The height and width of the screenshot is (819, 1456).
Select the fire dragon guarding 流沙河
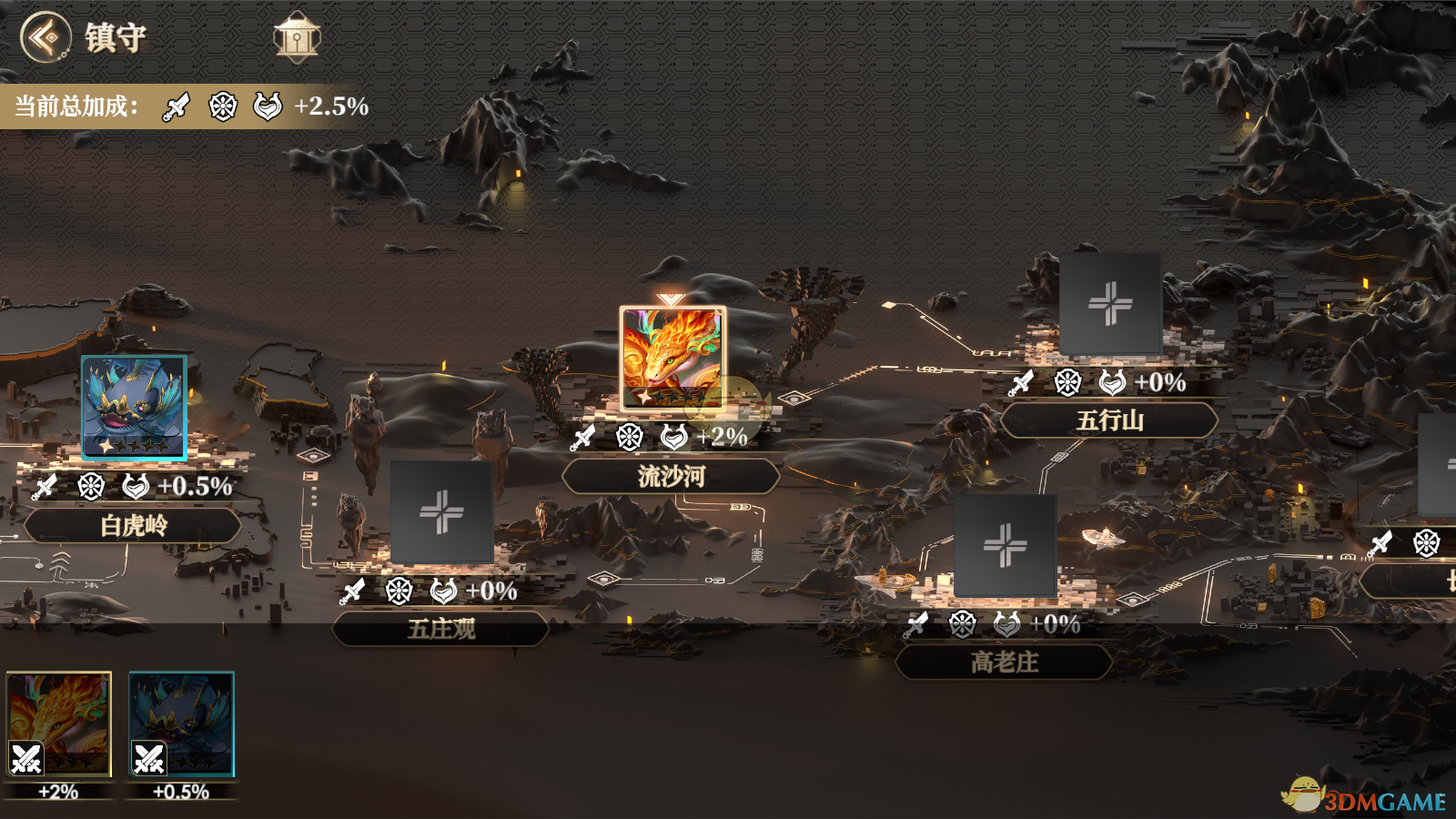click(x=672, y=358)
